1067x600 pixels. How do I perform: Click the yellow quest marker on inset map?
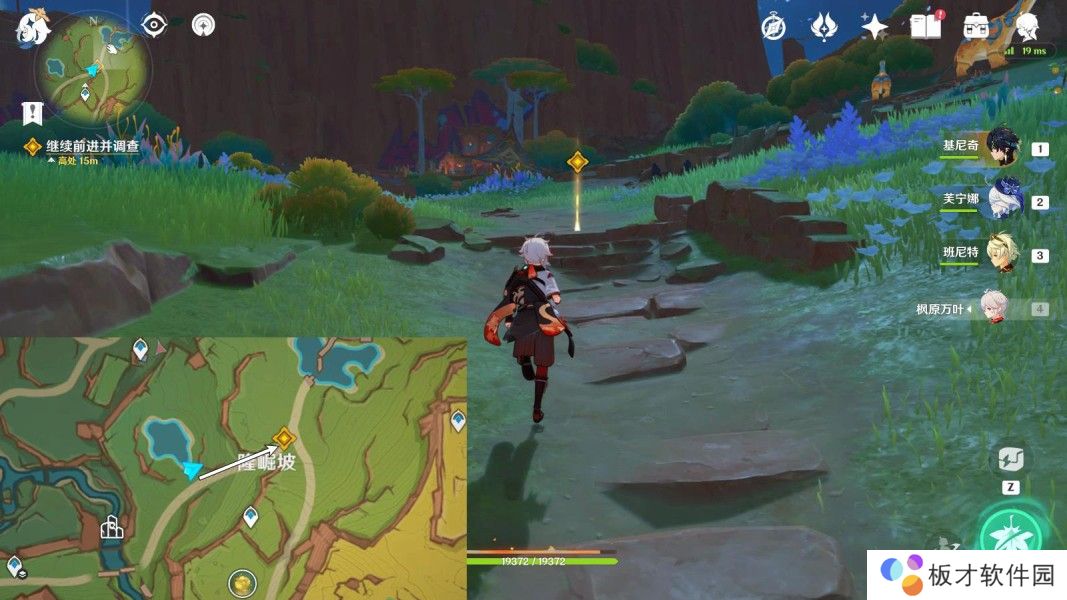[284, 437]
